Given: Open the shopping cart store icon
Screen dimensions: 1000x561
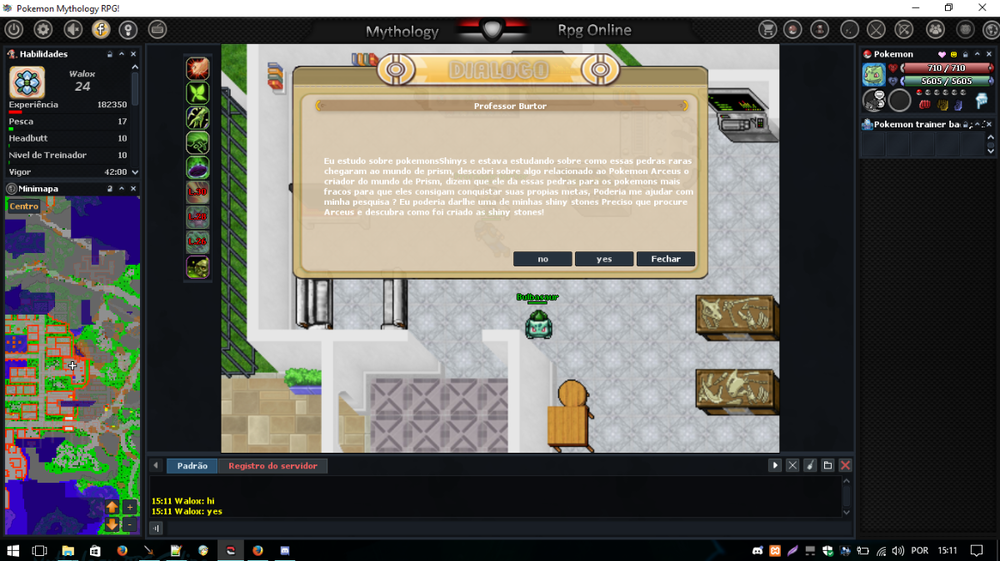Looking at the screenshot, I should coord(767,30).
